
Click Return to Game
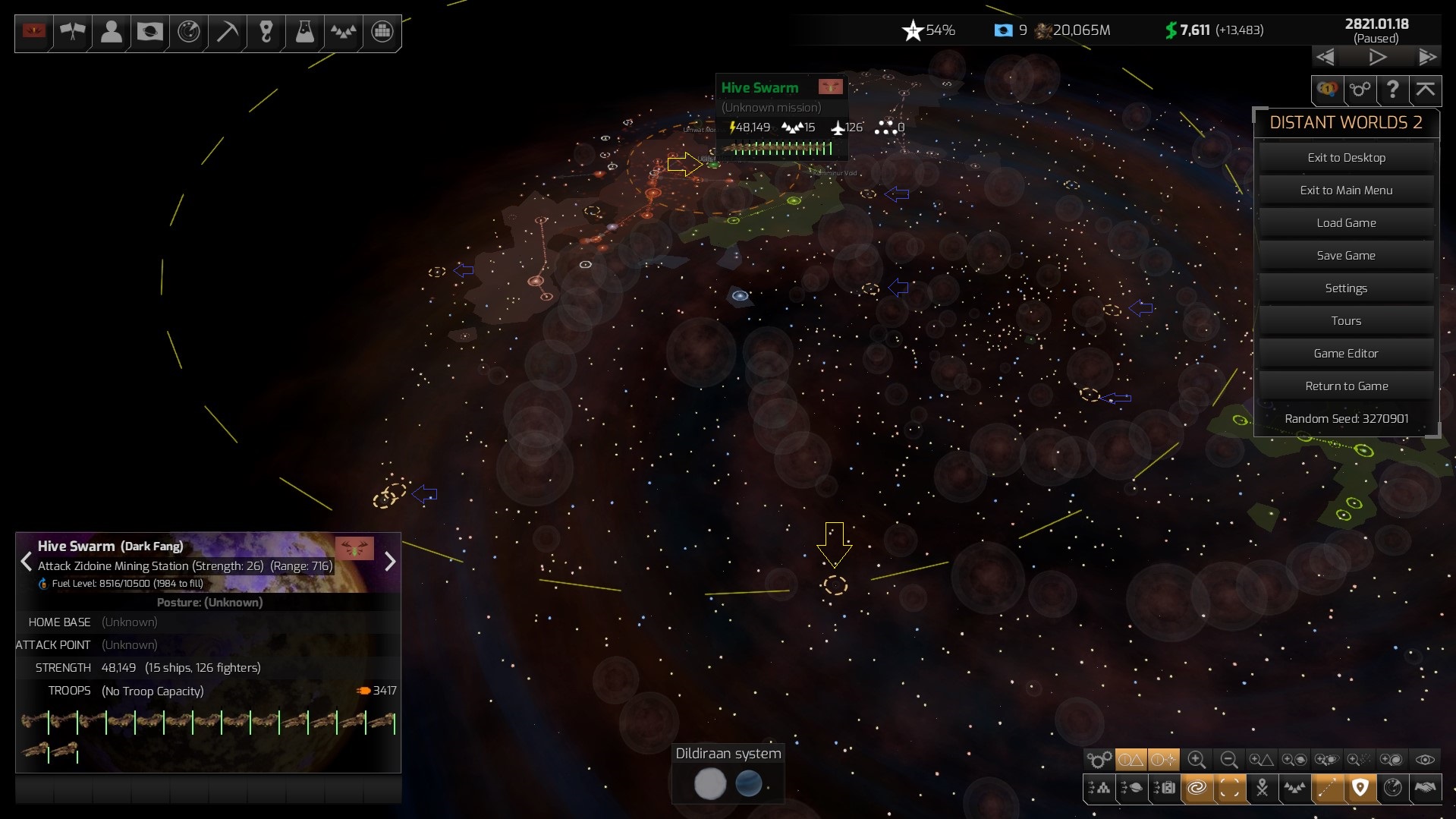(1346, 386)
